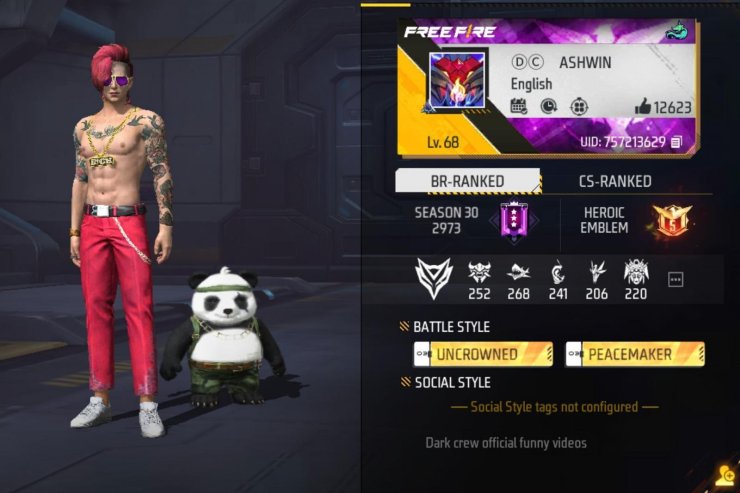Switch to the BR-RANKED tab

tap(467, 181)
